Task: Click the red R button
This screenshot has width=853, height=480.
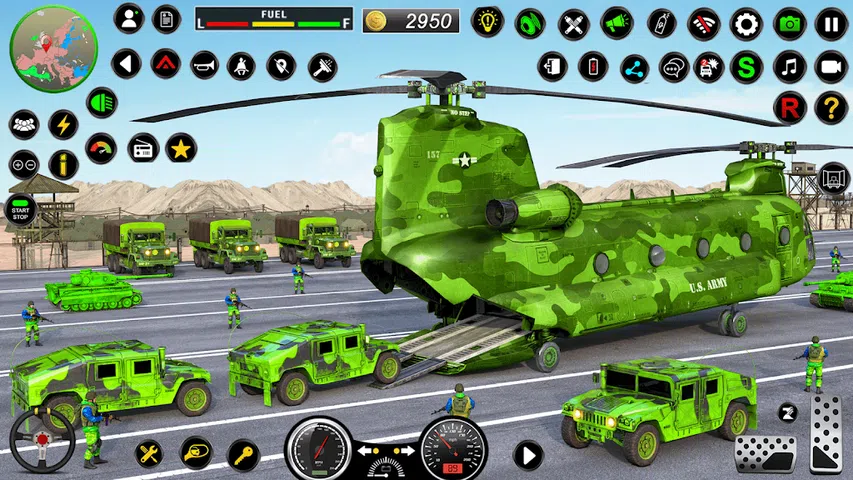Action: click(790, 107)
